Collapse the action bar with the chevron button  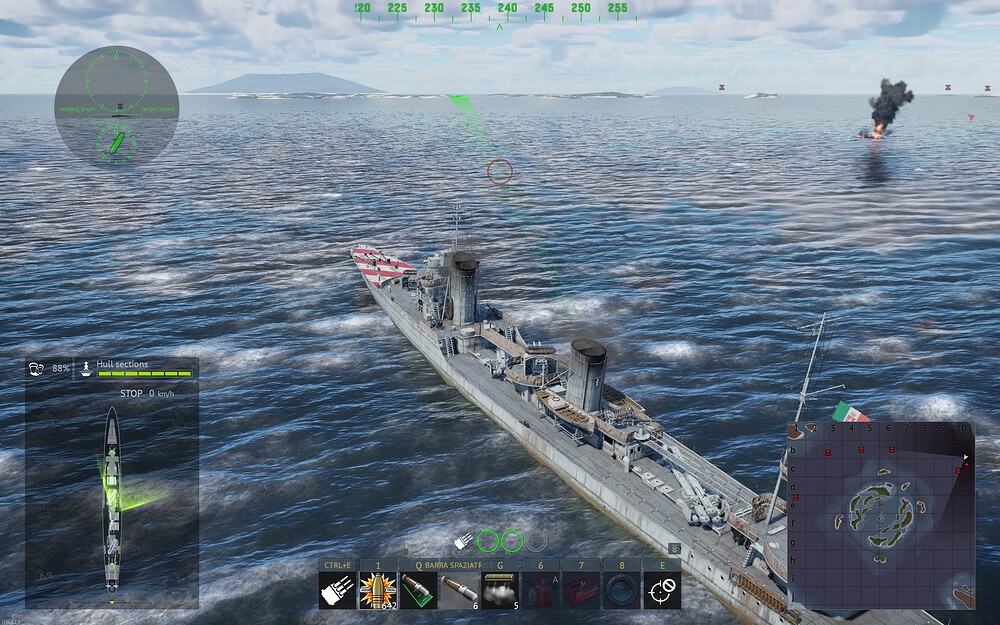675,548
